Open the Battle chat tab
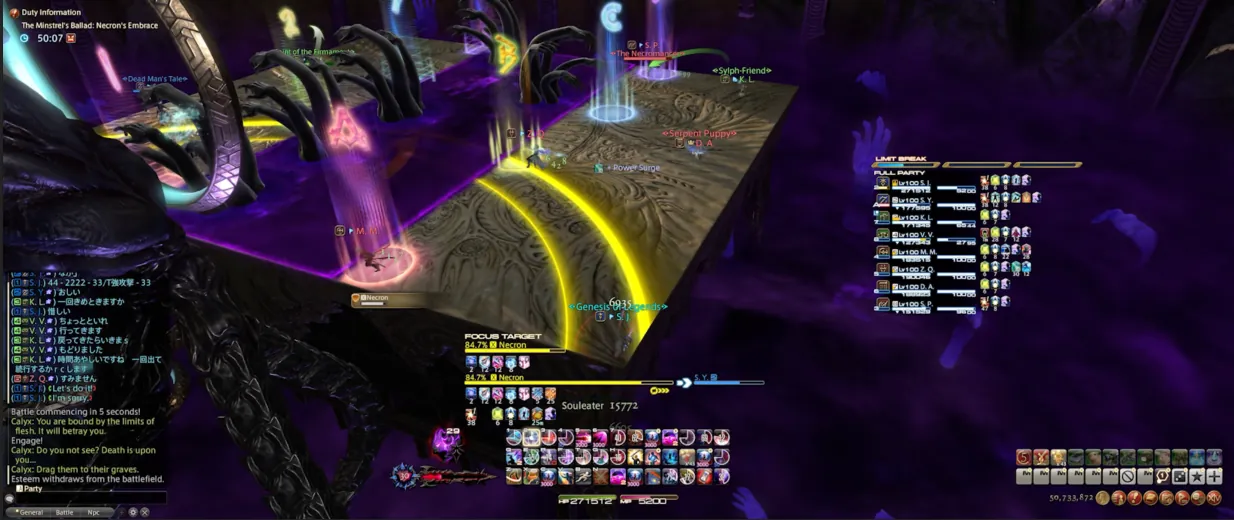 click(x=64, y=512)
